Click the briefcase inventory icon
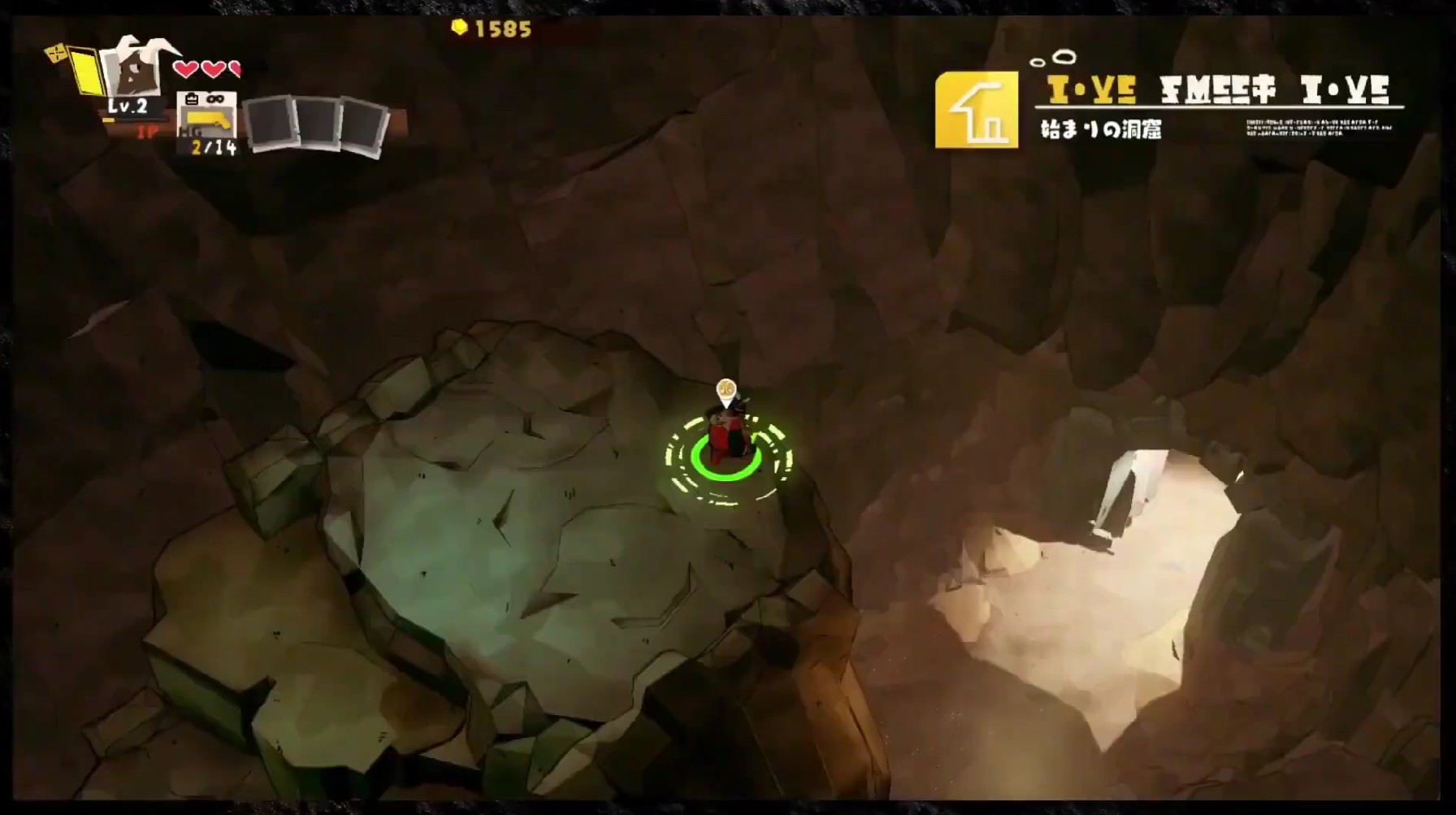This screenshot has height=815, width=1456. (192, 98)
